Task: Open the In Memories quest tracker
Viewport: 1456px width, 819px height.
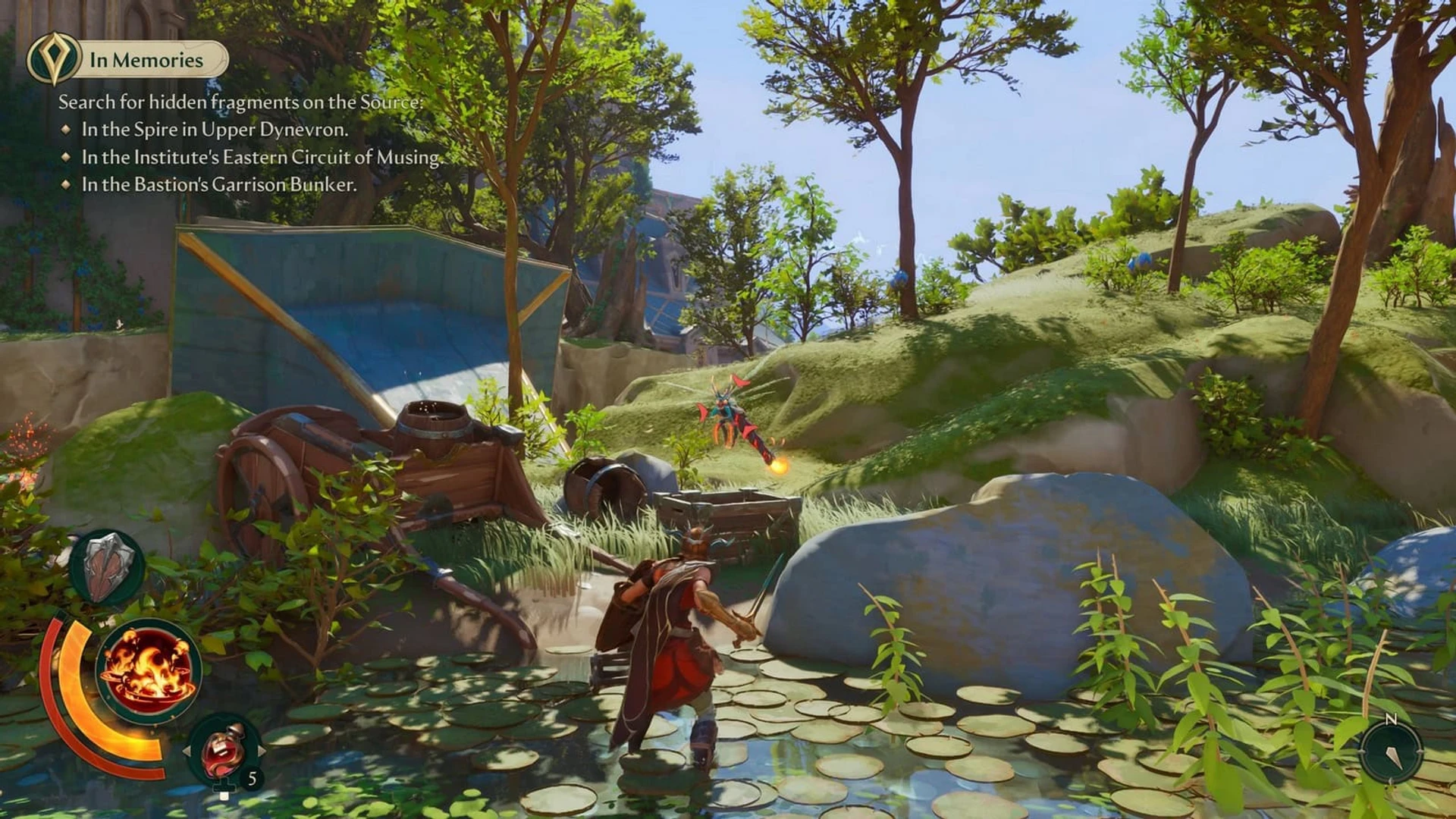Action: click(148, 60)
